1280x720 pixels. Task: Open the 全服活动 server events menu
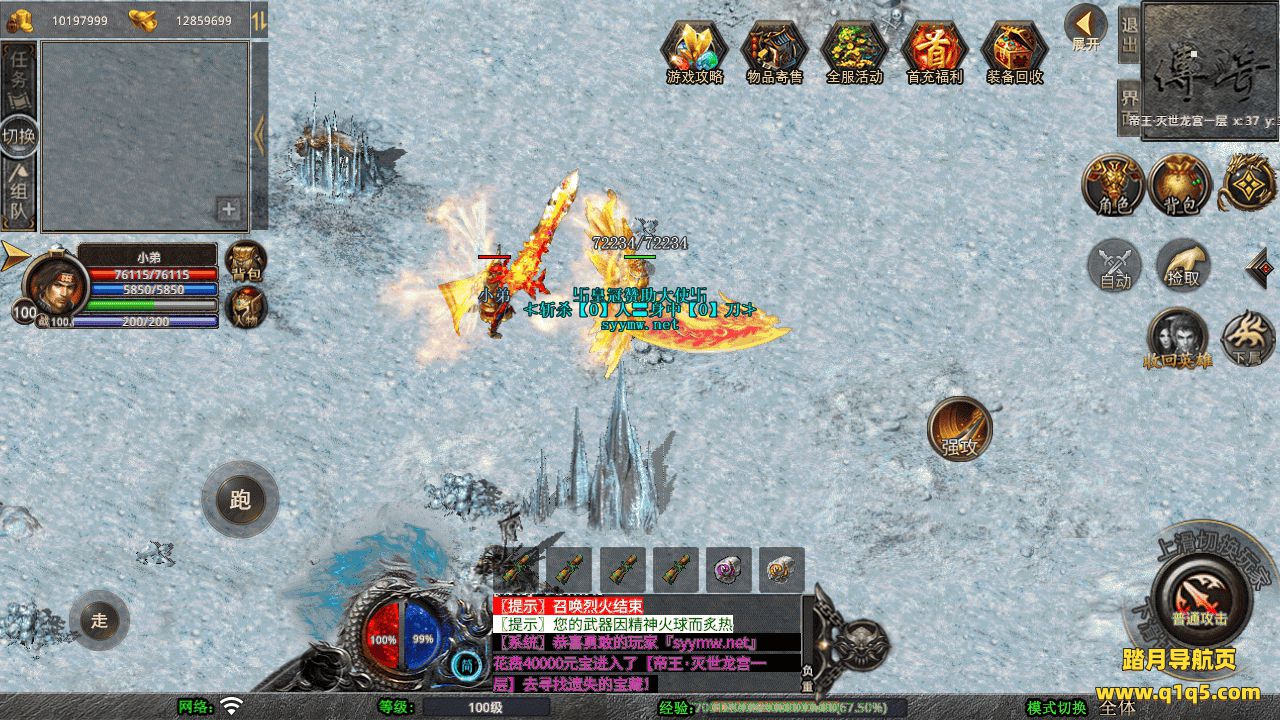[x=854, y=50]
